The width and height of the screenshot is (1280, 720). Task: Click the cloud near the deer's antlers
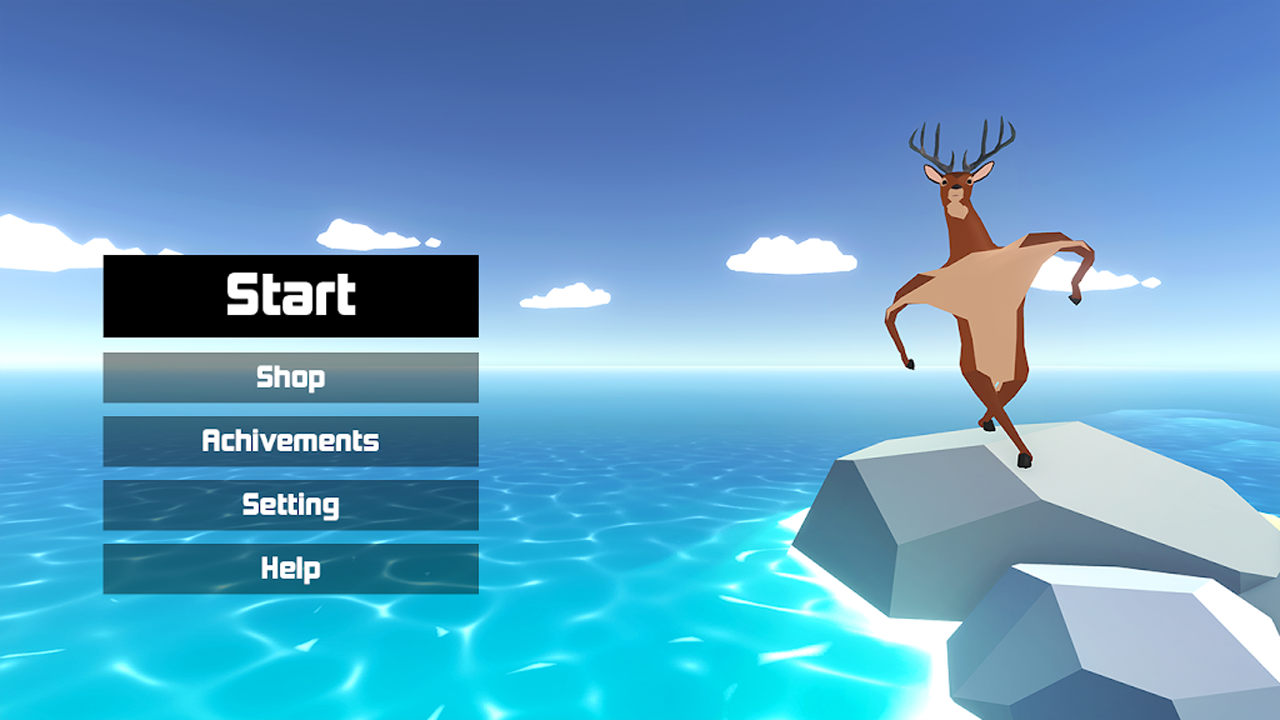(x=790, y=255)
